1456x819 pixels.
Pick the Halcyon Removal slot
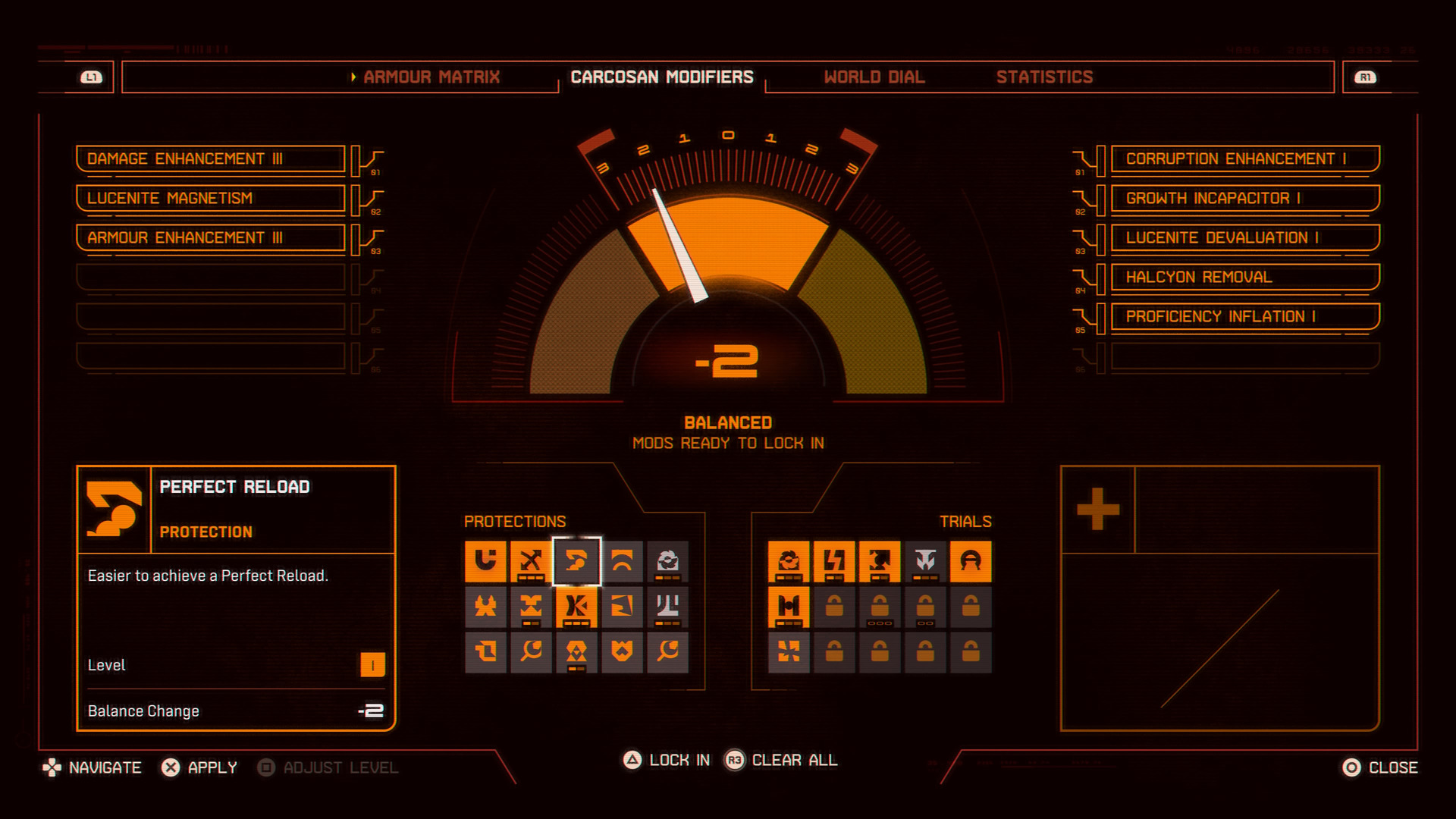tap(1244, 278)
